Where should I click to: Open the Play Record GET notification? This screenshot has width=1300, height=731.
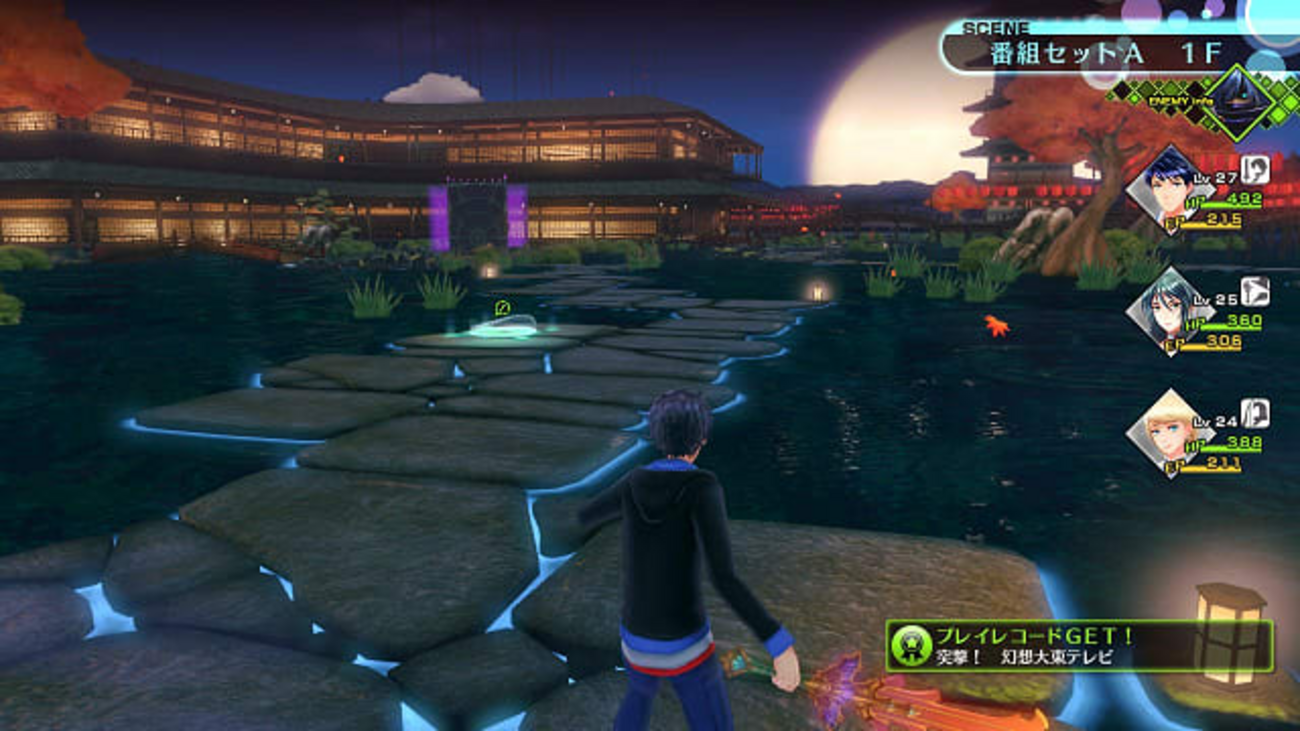click(1079, 646)
